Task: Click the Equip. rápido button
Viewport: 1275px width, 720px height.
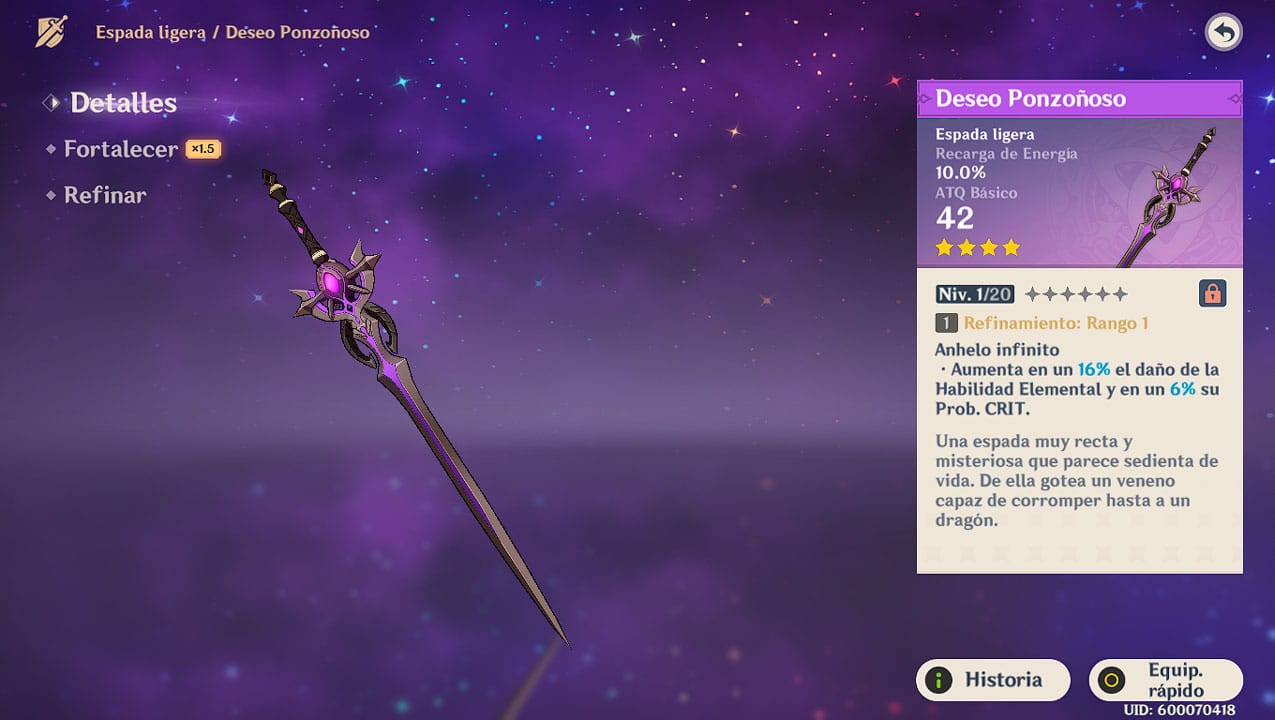Action: point(1165,680)
